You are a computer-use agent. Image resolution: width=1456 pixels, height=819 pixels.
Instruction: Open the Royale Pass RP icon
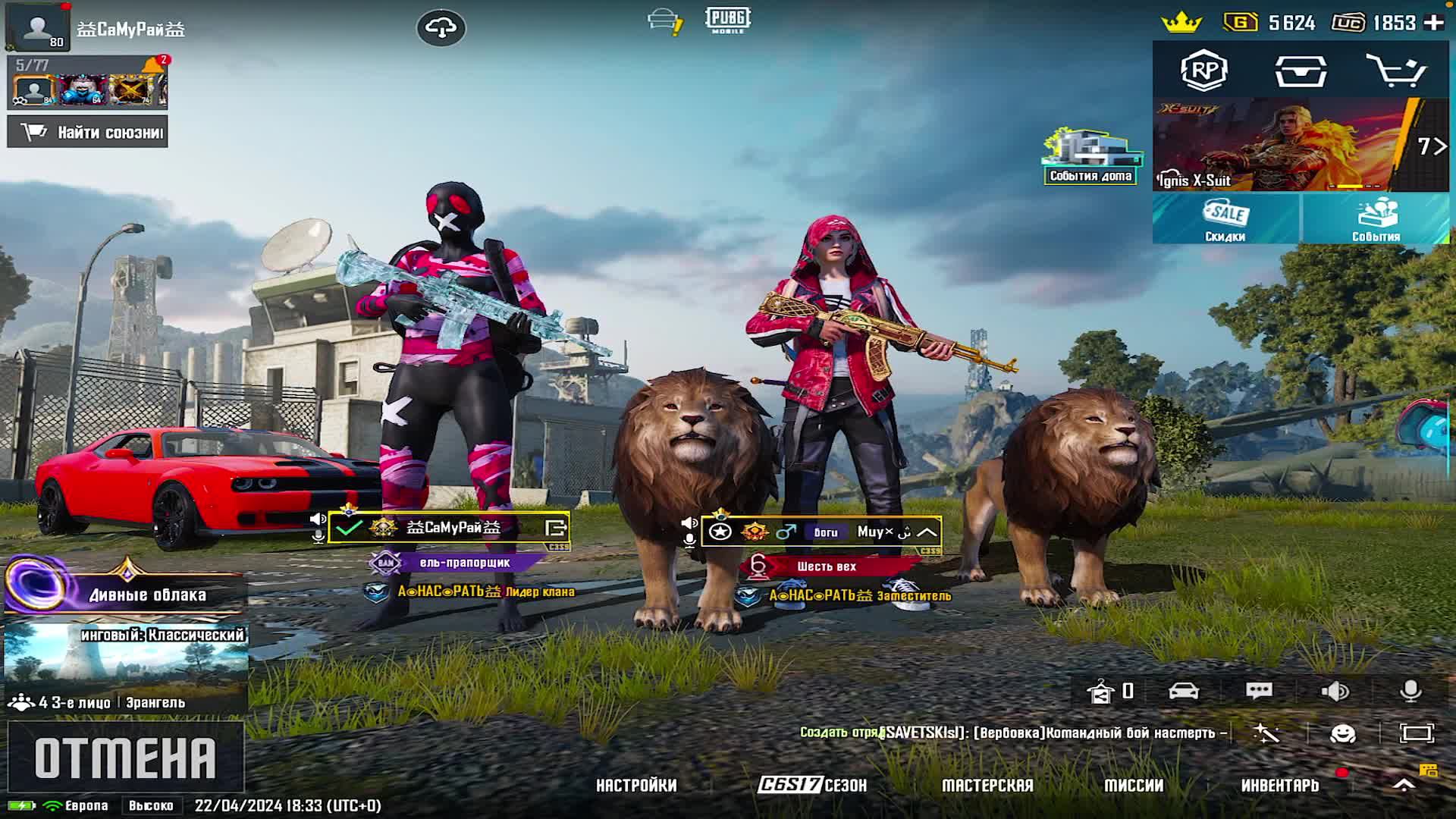[1204, 71]
